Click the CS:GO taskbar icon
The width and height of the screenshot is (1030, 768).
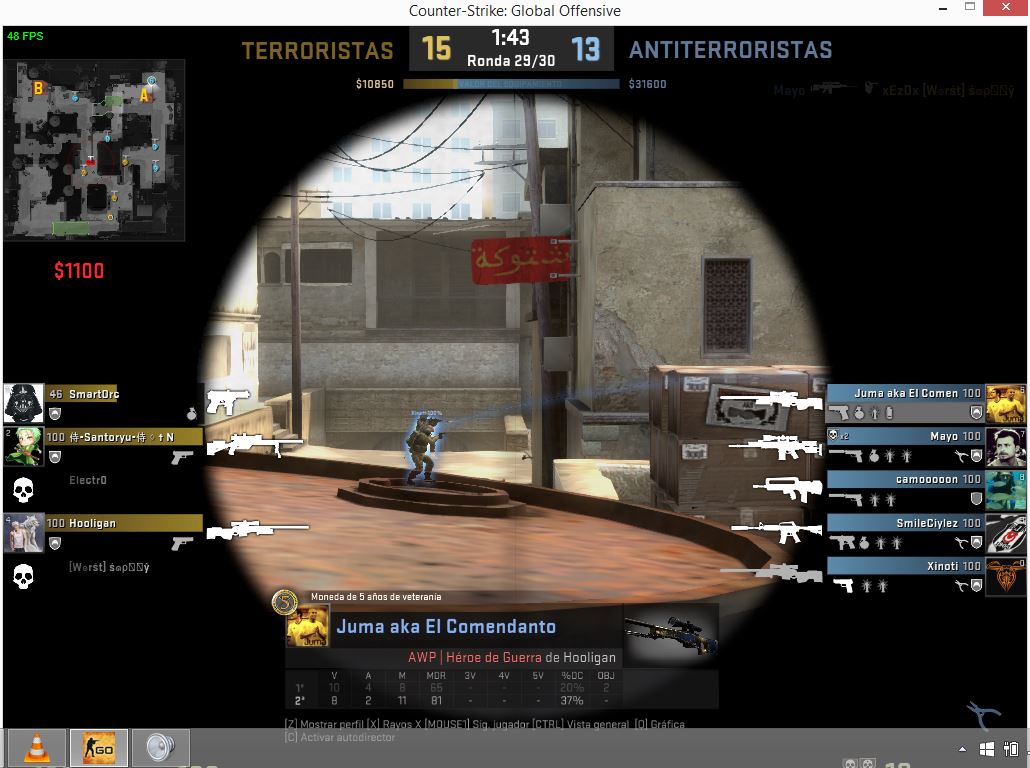[98, 748]
